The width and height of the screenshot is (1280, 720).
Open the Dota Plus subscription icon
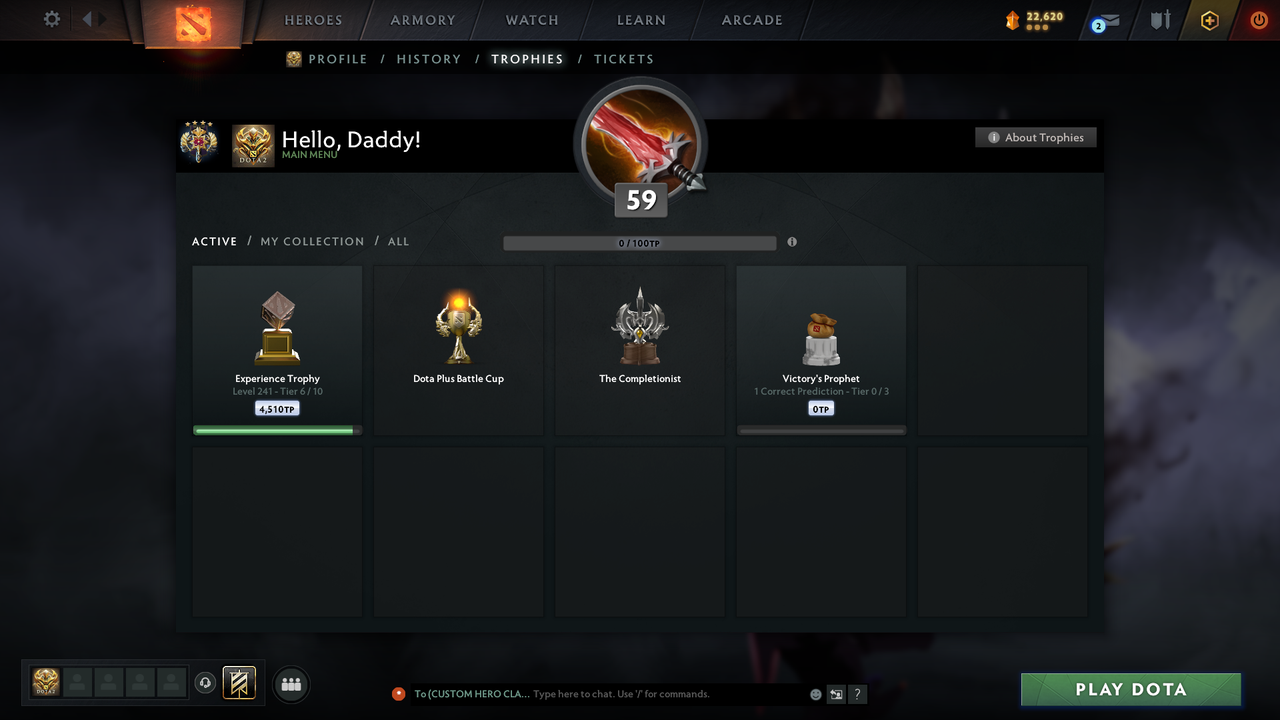pos(1209,20)
